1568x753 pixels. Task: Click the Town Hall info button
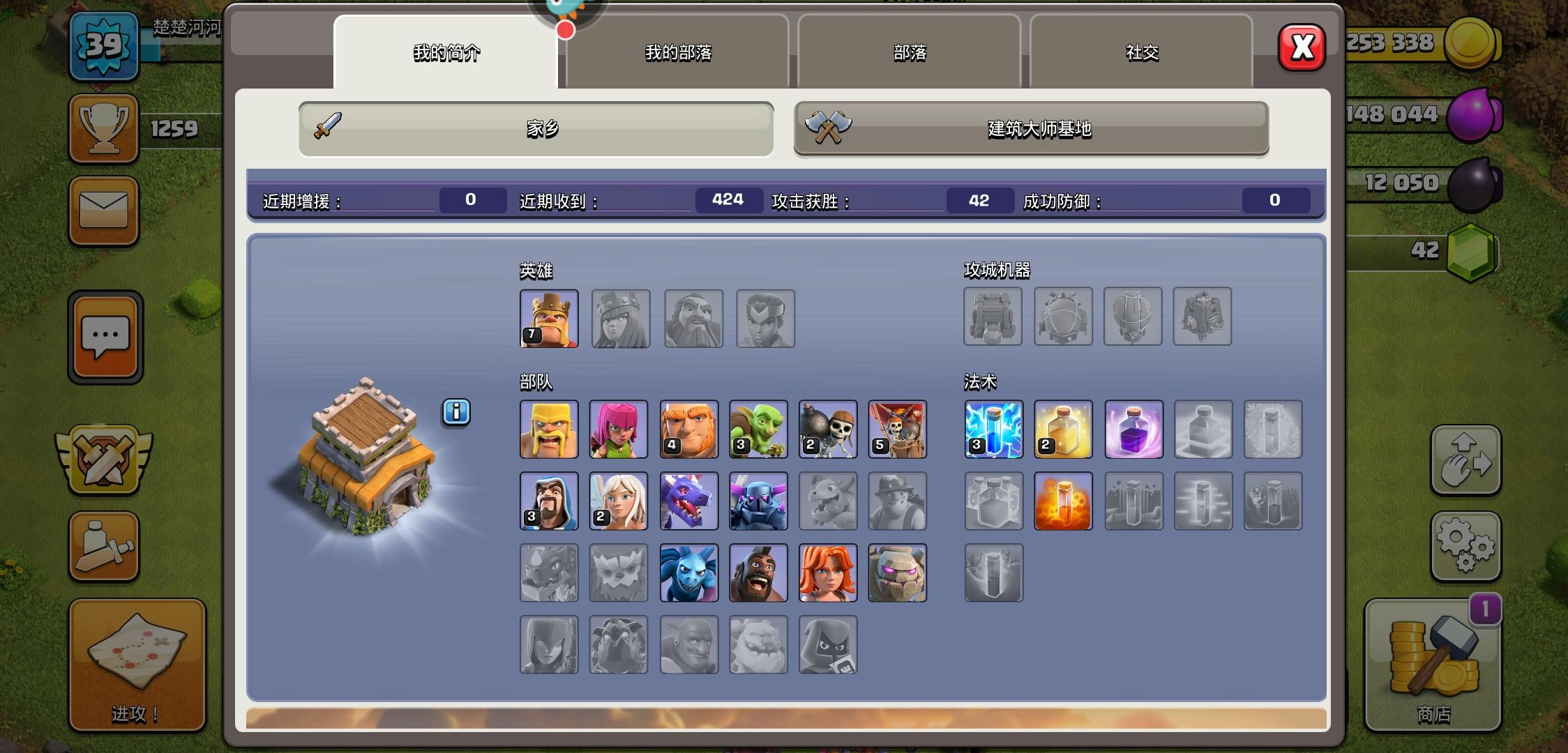pyautogui.click(x=457, y=412)
